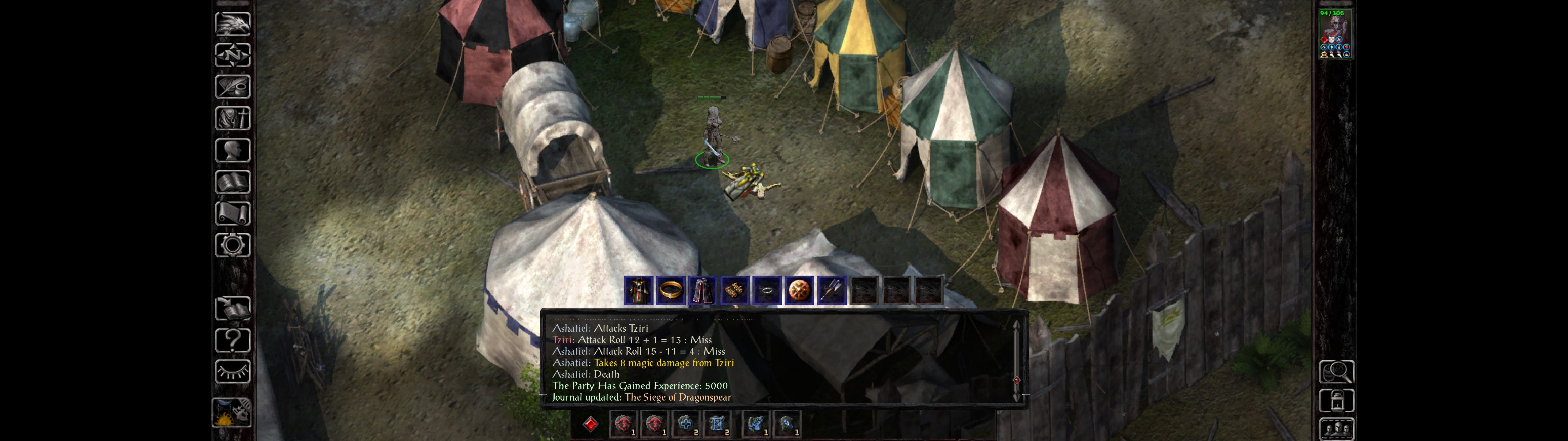1568x441 pixels.
Task: Take the round red shield
Action: coord(799,291)
